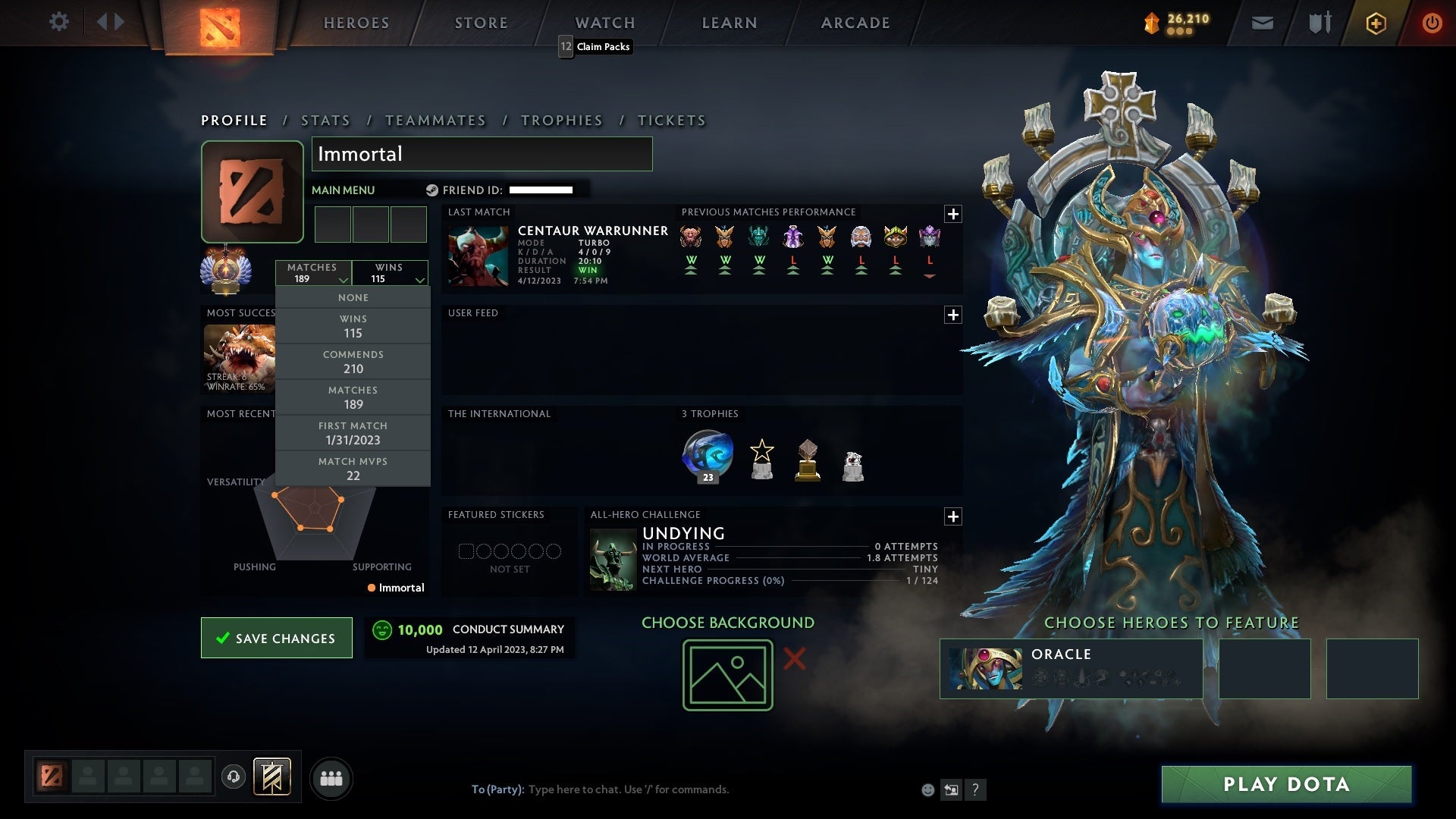Expand Previous Matches Performance panel
1456x819 pixels.
point(953,215)
